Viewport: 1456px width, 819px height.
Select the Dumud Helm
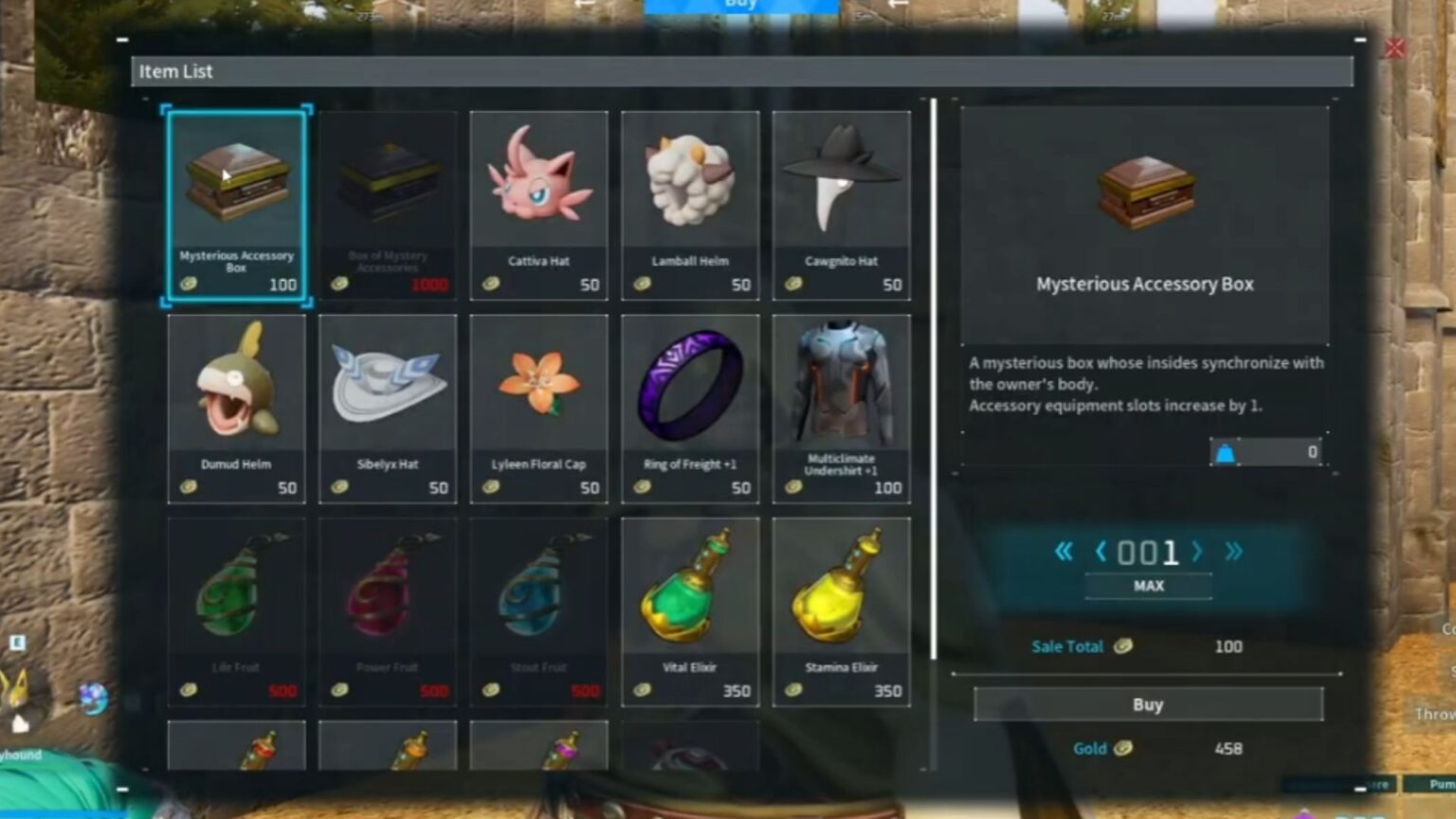236,403
